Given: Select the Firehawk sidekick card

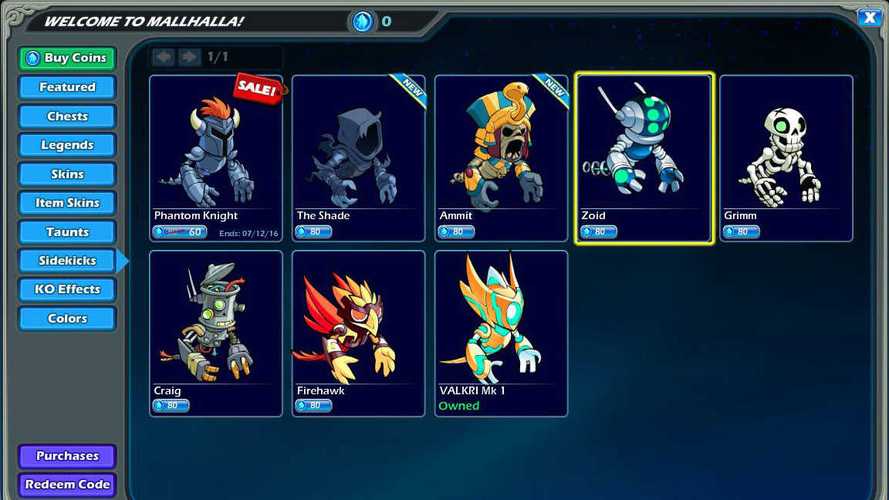Looking at the screenshot, I should pos(358,333).
